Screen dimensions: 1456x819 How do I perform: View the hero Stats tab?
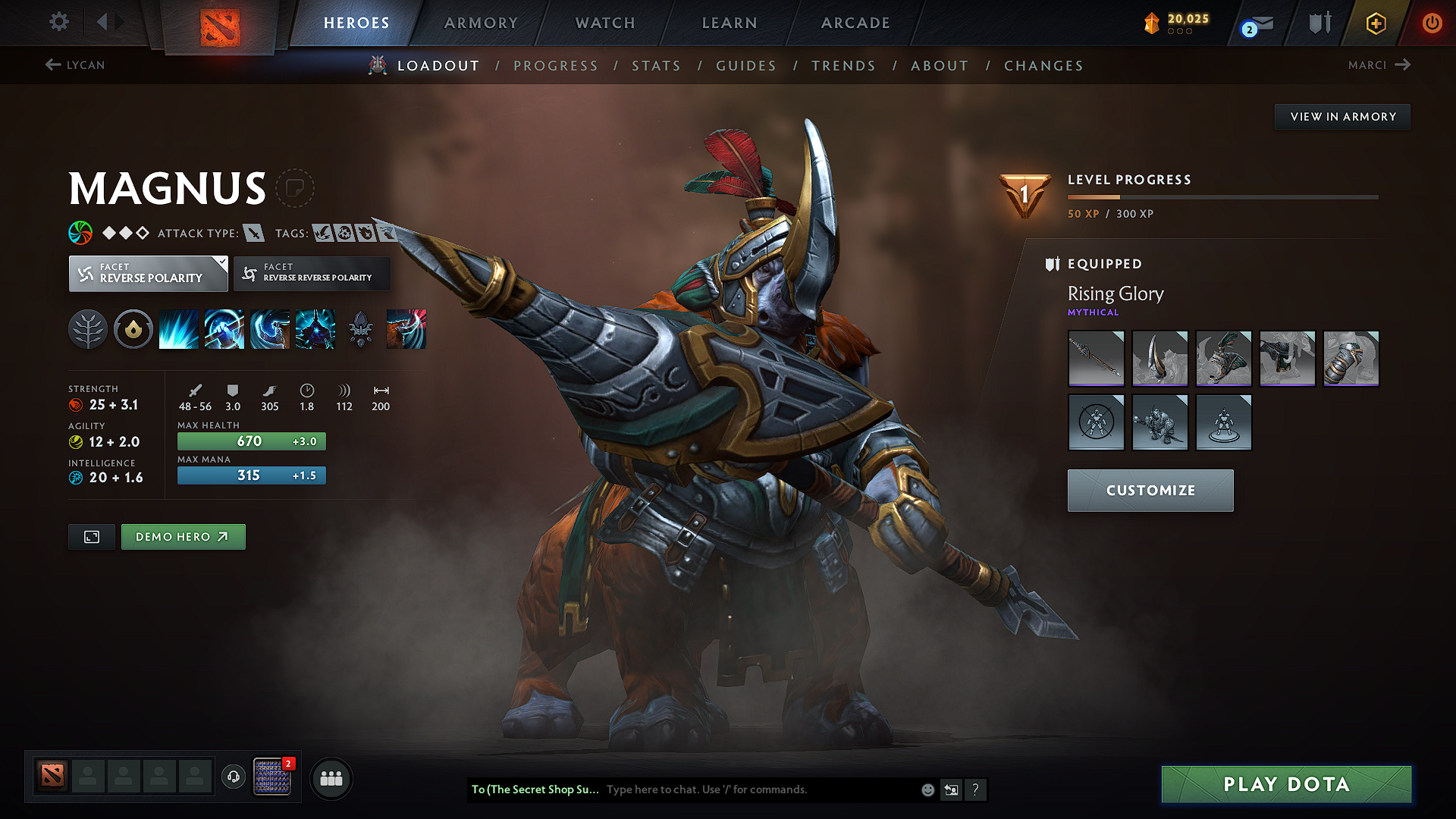(656, 66)
